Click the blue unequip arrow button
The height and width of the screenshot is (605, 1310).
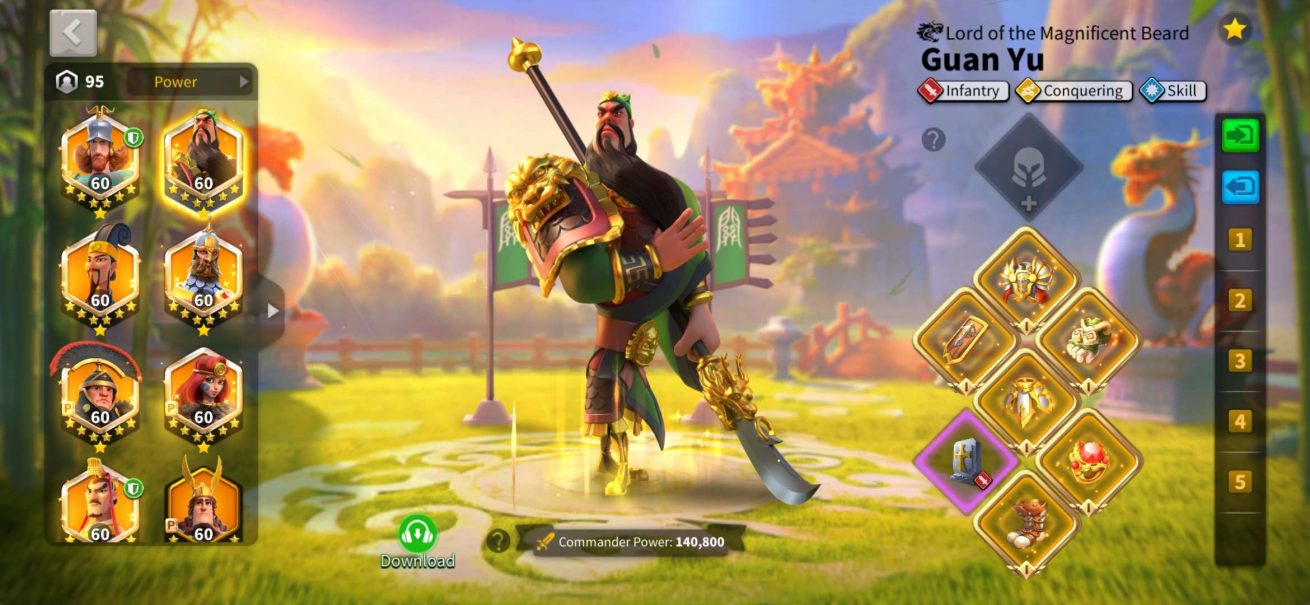(x=1240, y=187)
